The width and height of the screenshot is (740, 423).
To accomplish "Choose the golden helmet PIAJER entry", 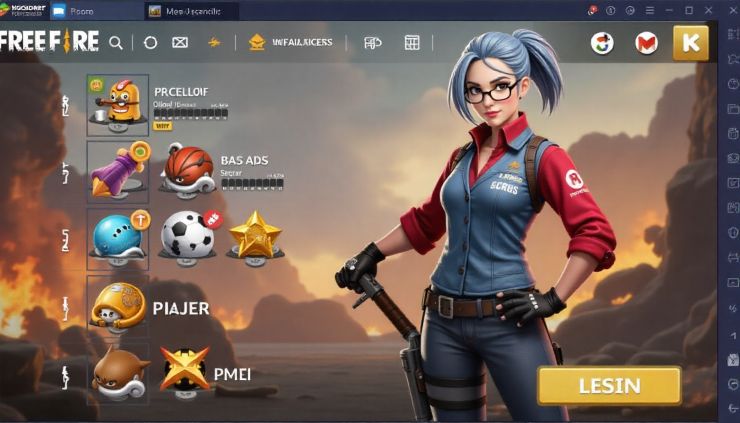I will 118,306.
